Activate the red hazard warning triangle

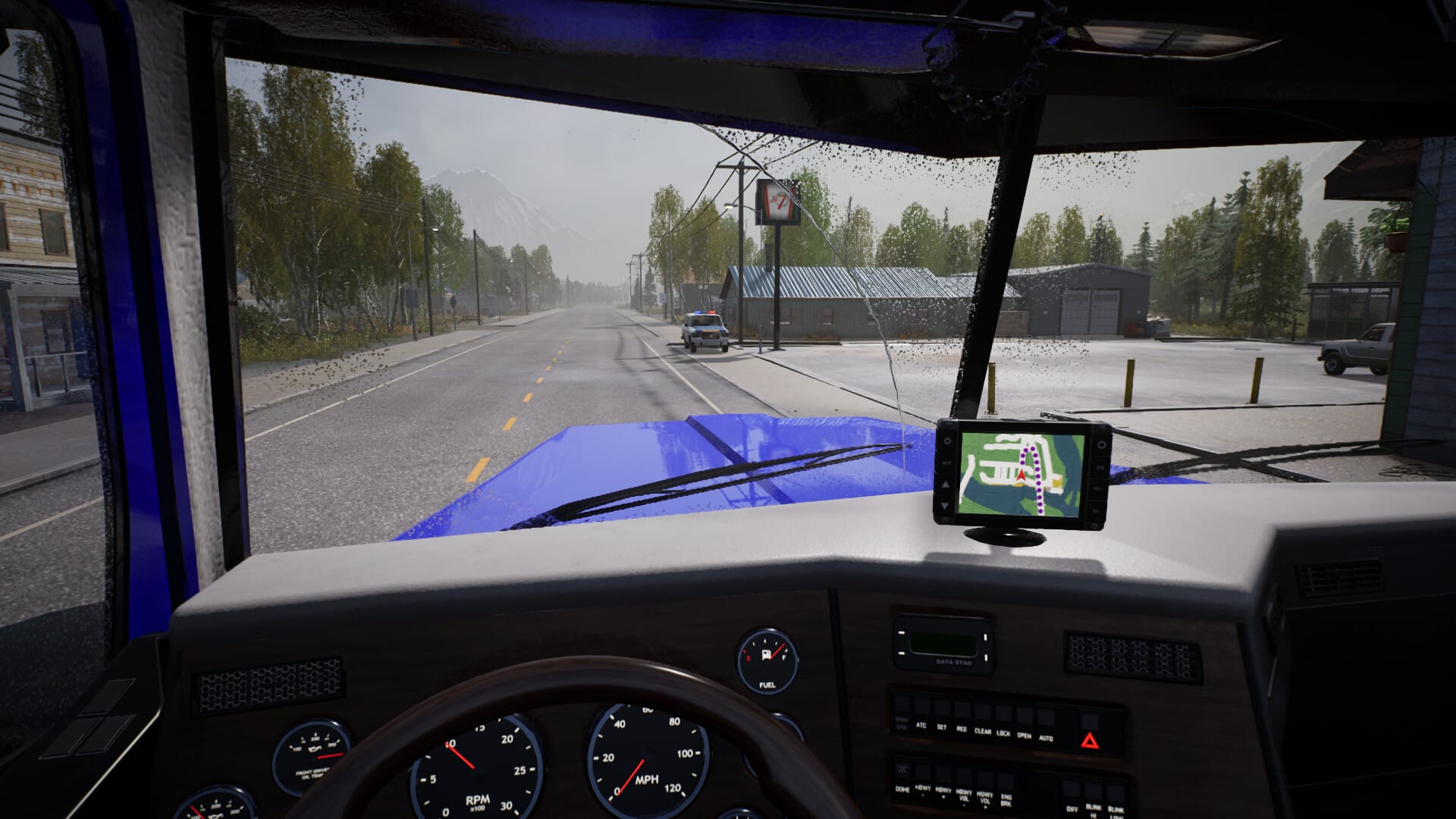[1089, 741]
